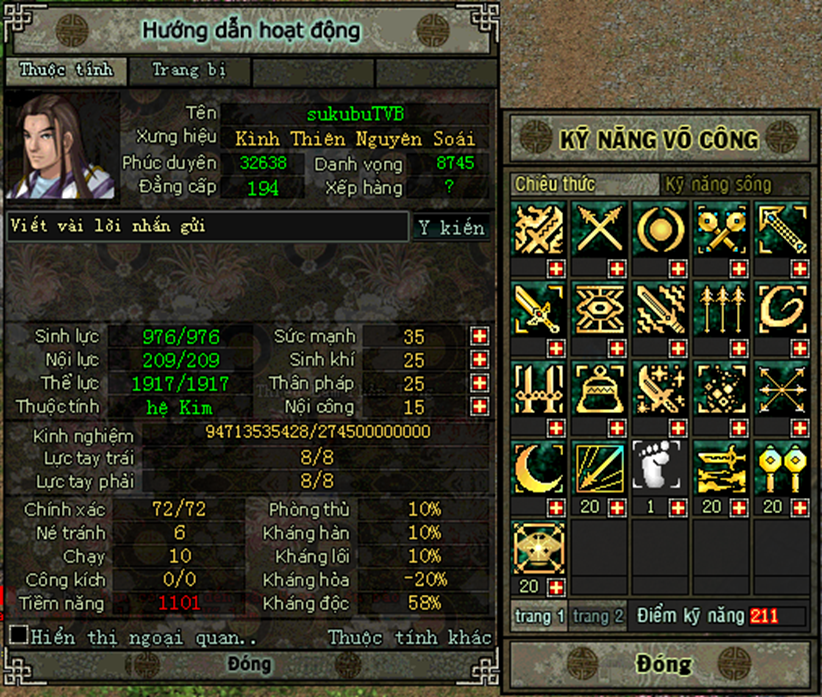Image resolution: width=822 pixels, height=697 pixels.
Task: Select the crossed swords skill icon
Action: pyautogui.click(x=600, y=228)
